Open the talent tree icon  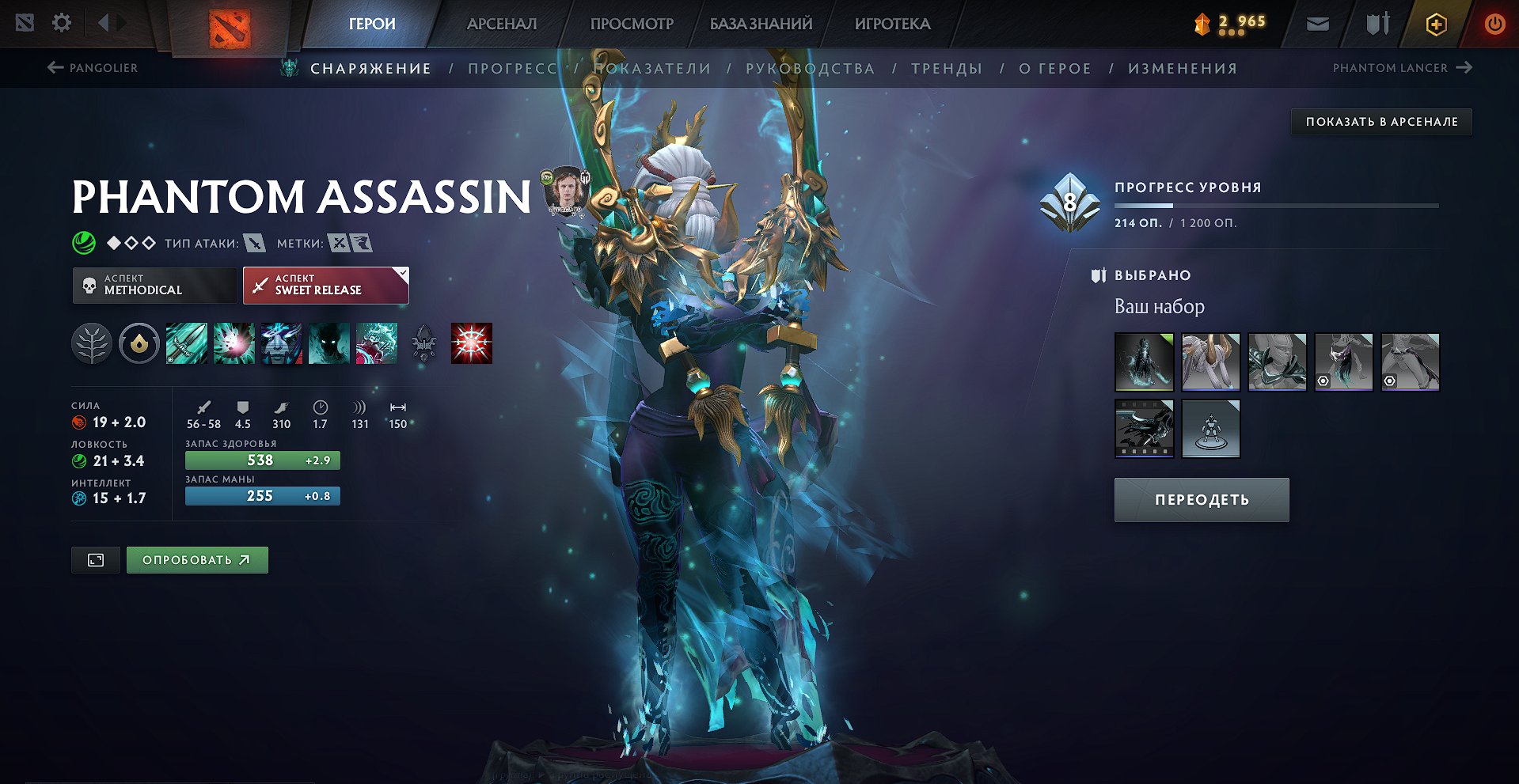pos(92,344)
